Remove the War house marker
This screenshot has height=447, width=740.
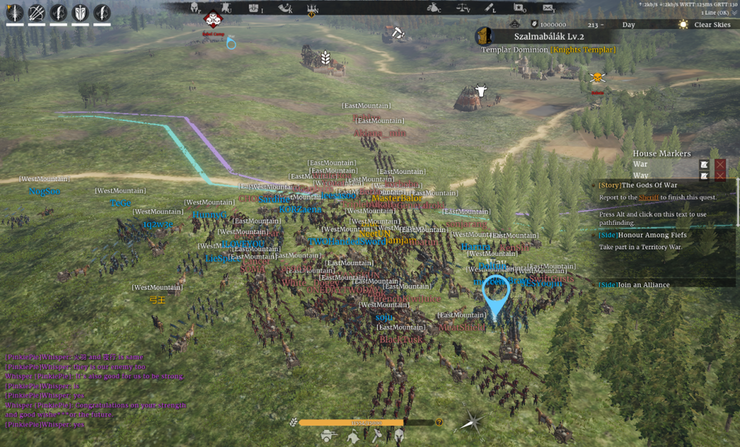720,164
